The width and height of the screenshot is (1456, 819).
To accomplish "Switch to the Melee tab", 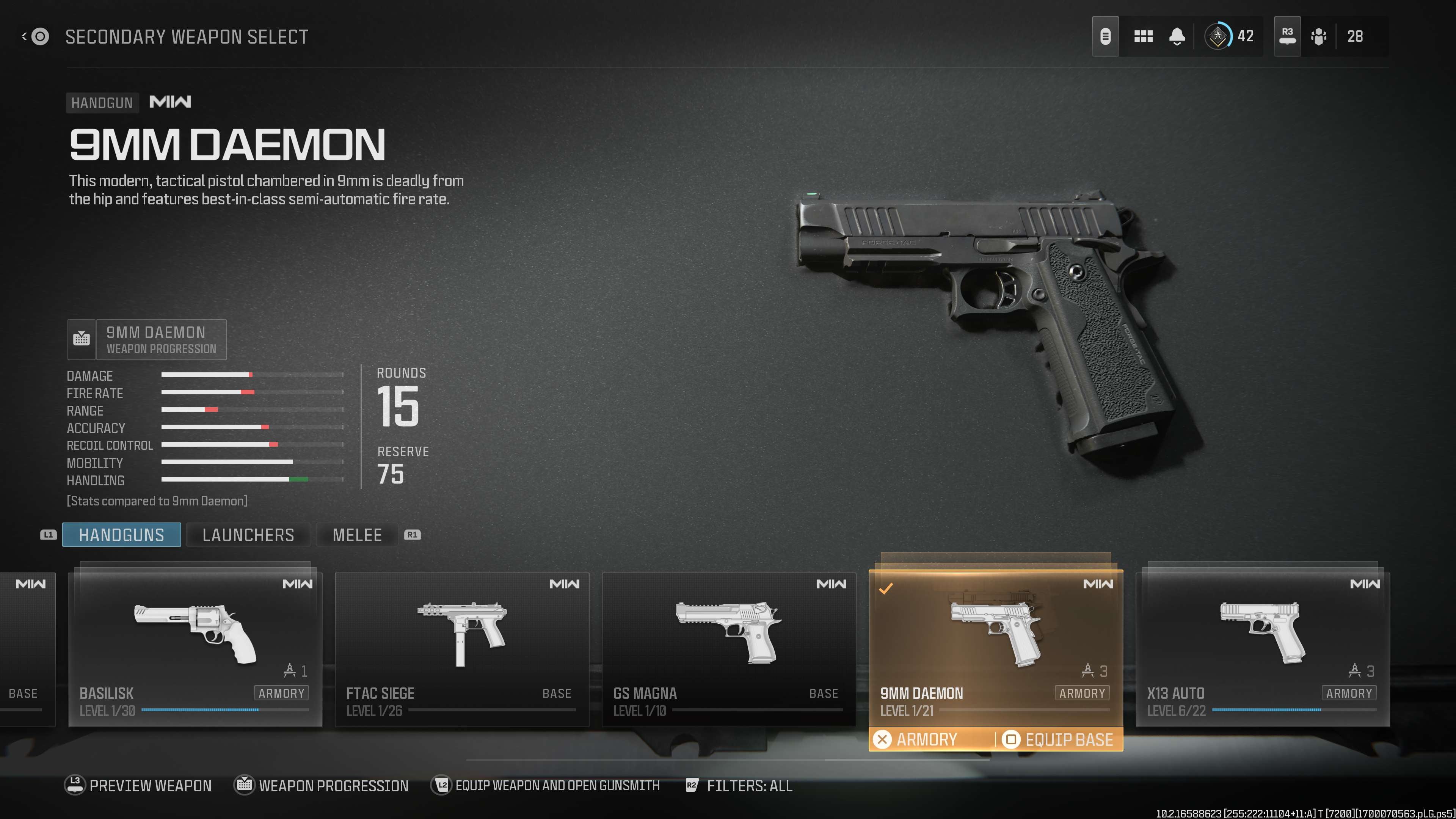I will coord(357,535).
